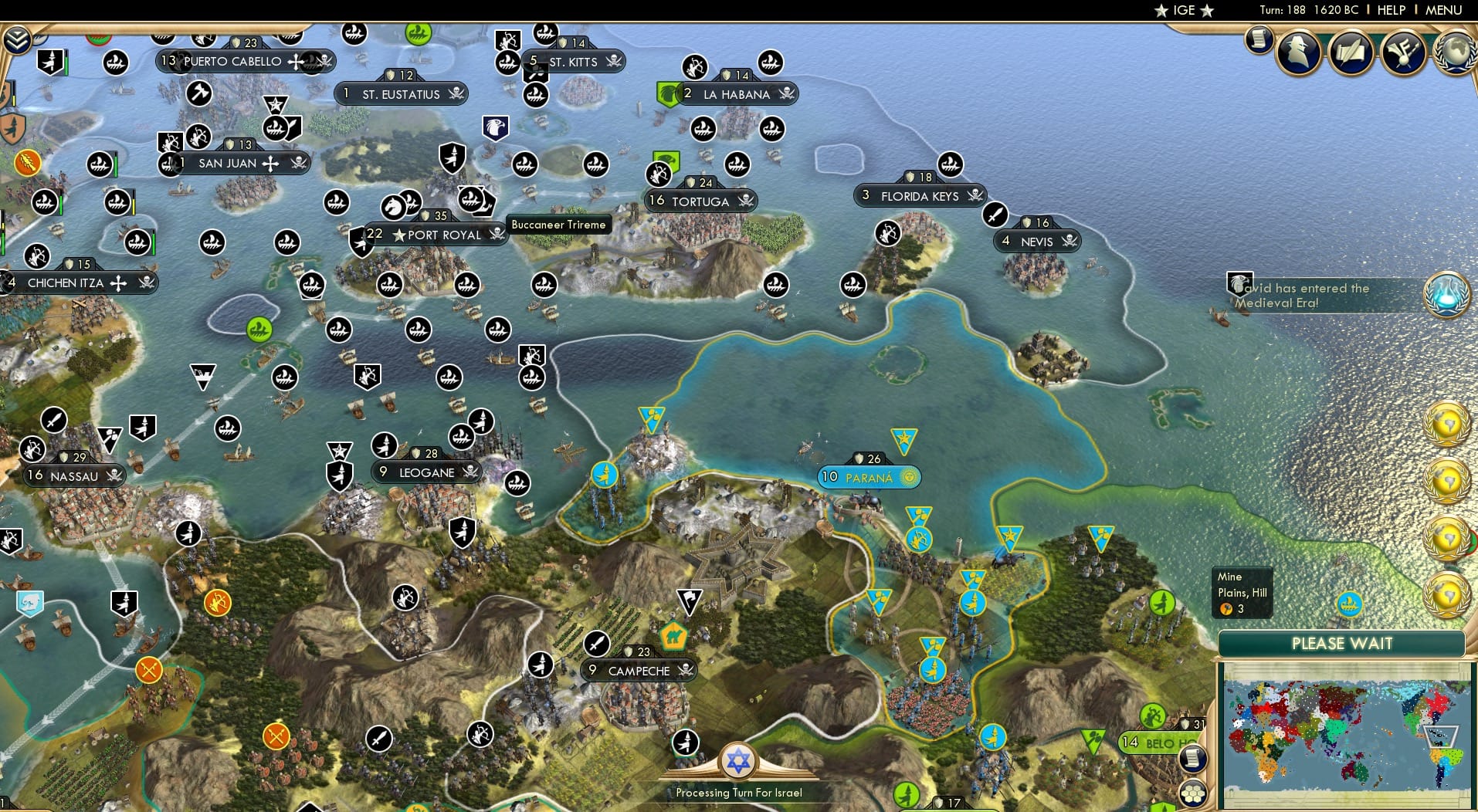
Task: Open HELP
Action: point(1390,10)
